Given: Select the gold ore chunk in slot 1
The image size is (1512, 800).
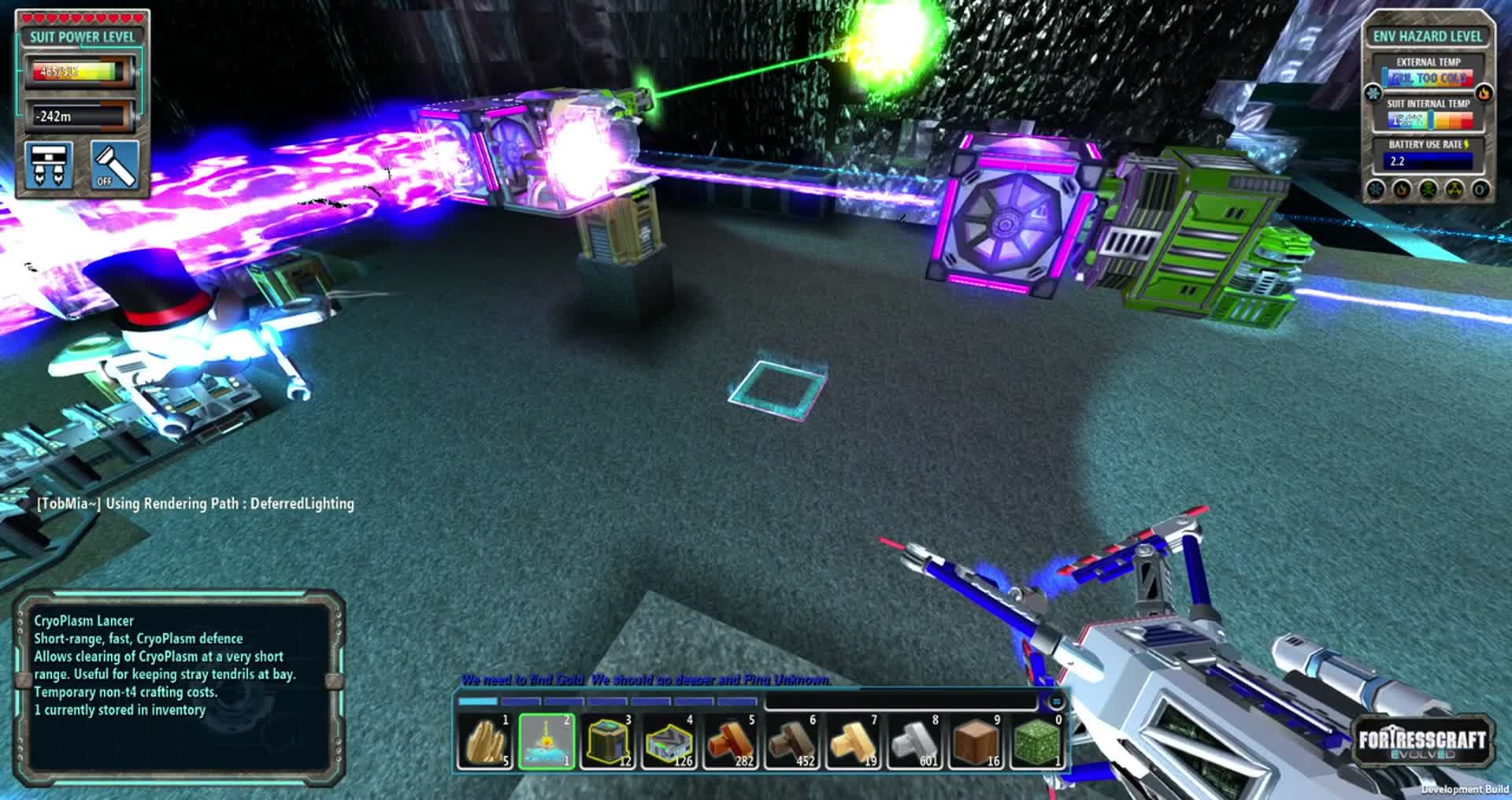Looking at the screenshot, I should pyautogui.click(x=485, y=742).
